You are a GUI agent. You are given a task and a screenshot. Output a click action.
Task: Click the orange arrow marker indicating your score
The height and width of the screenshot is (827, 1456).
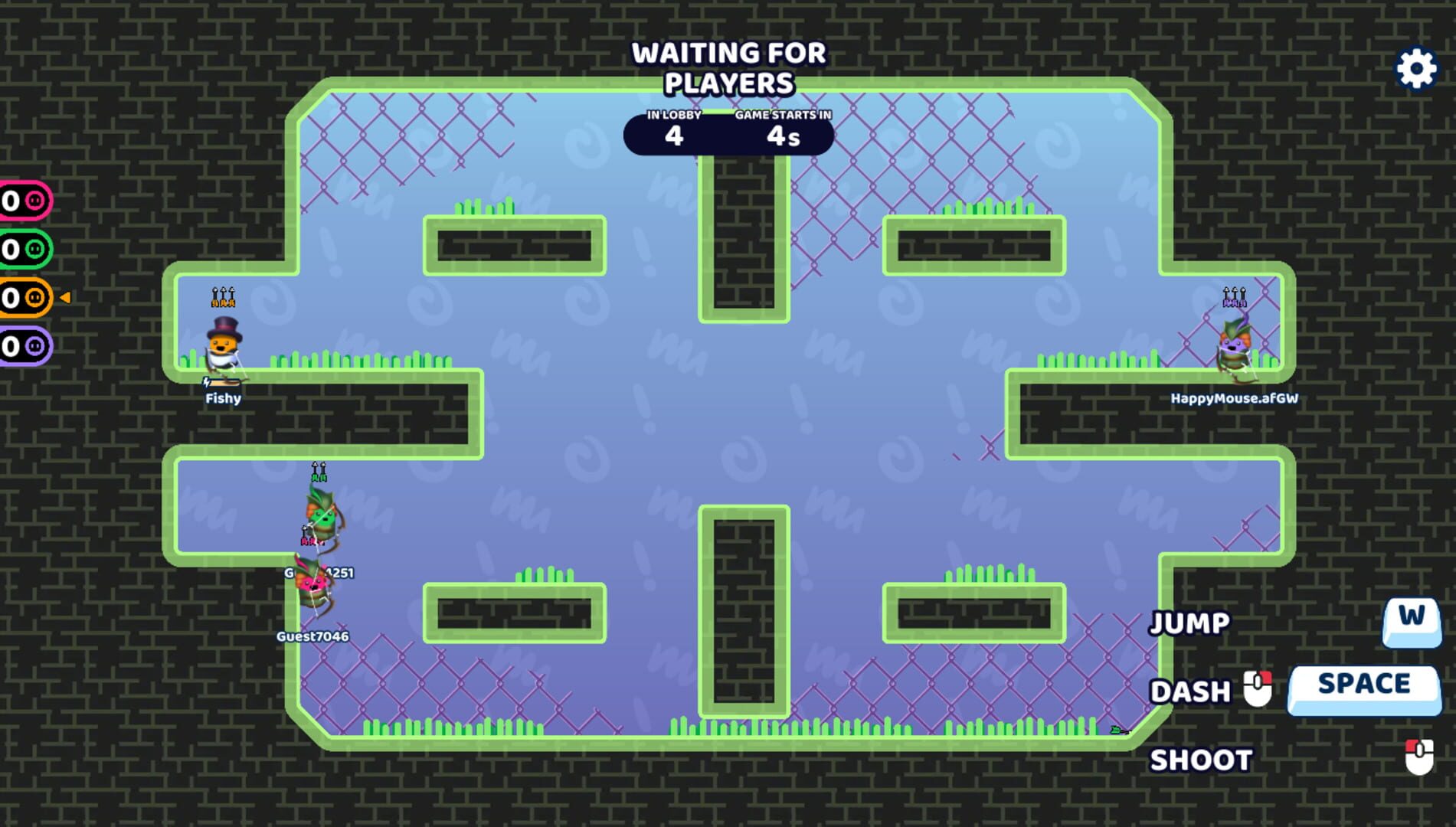65,299
